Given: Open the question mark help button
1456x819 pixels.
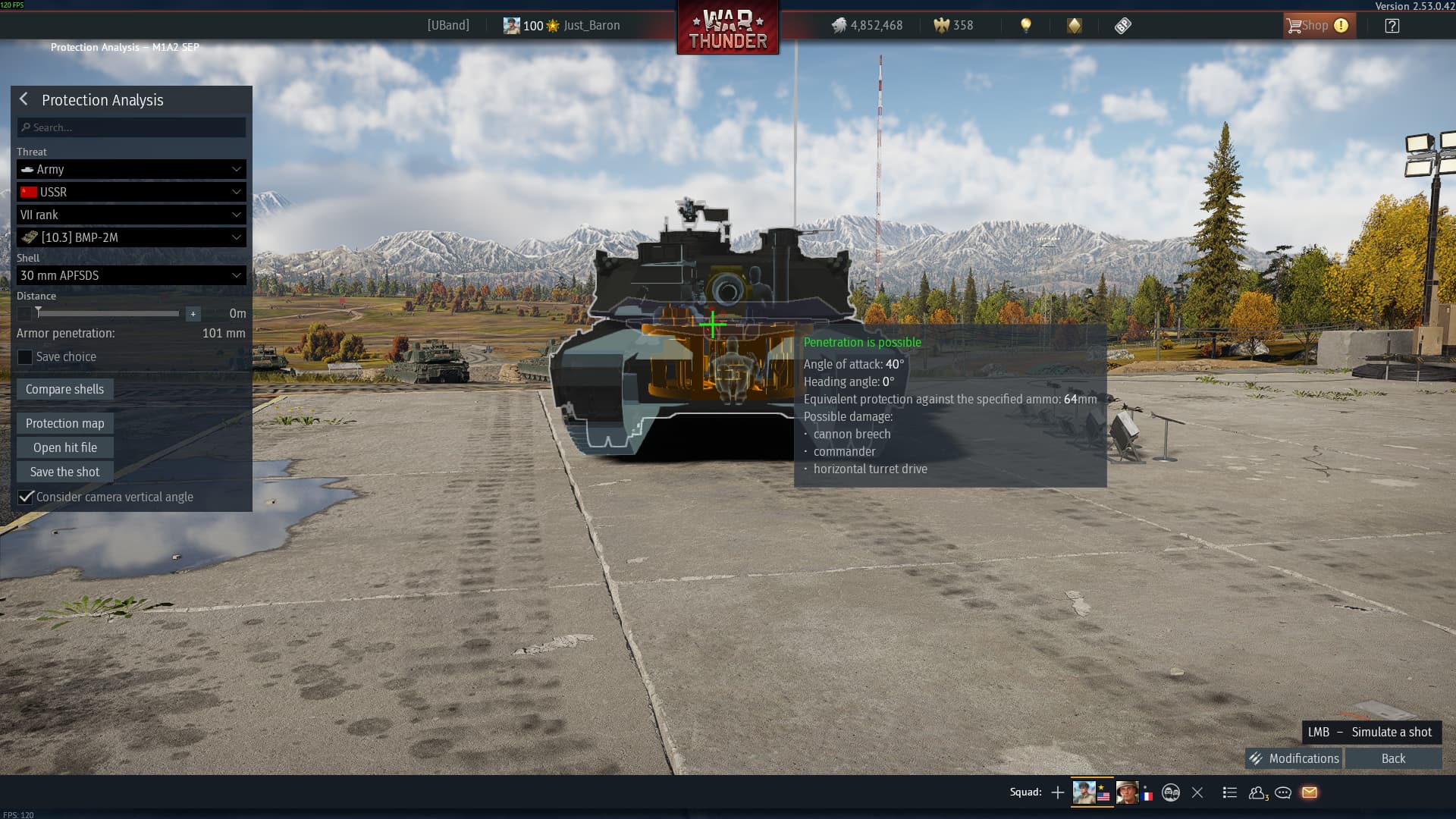Looking at the screenshot, I should tap(1392, 26).
